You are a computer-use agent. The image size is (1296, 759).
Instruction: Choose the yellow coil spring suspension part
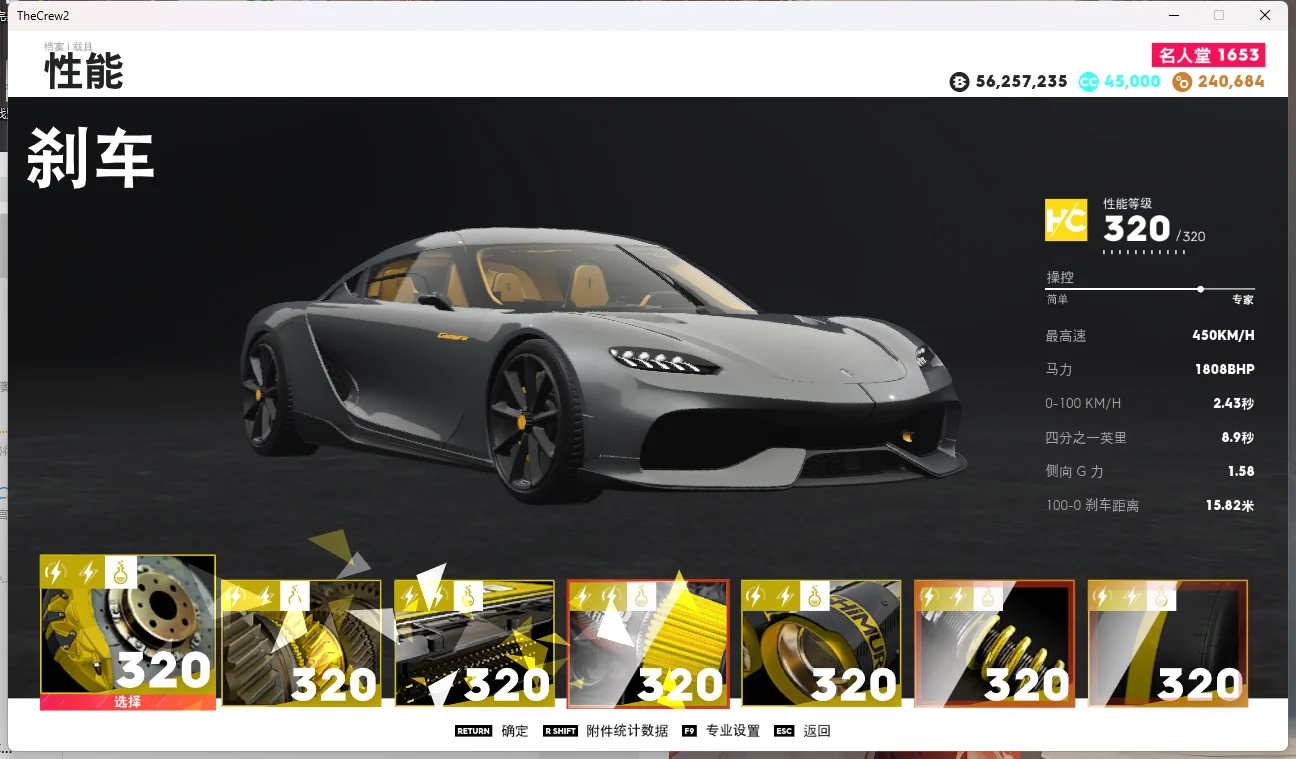coord(994,644)
